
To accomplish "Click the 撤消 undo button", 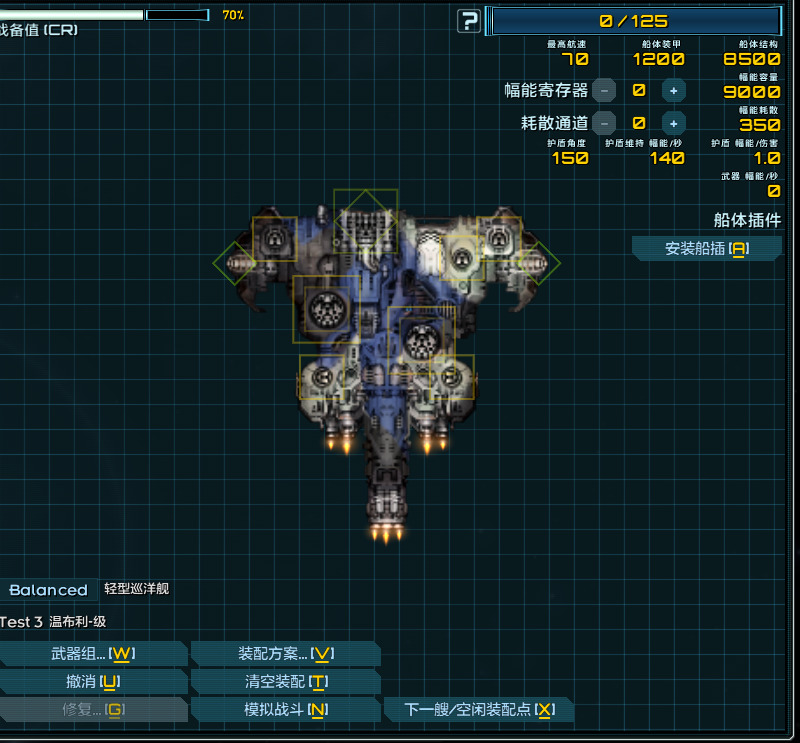I will 93,682.
